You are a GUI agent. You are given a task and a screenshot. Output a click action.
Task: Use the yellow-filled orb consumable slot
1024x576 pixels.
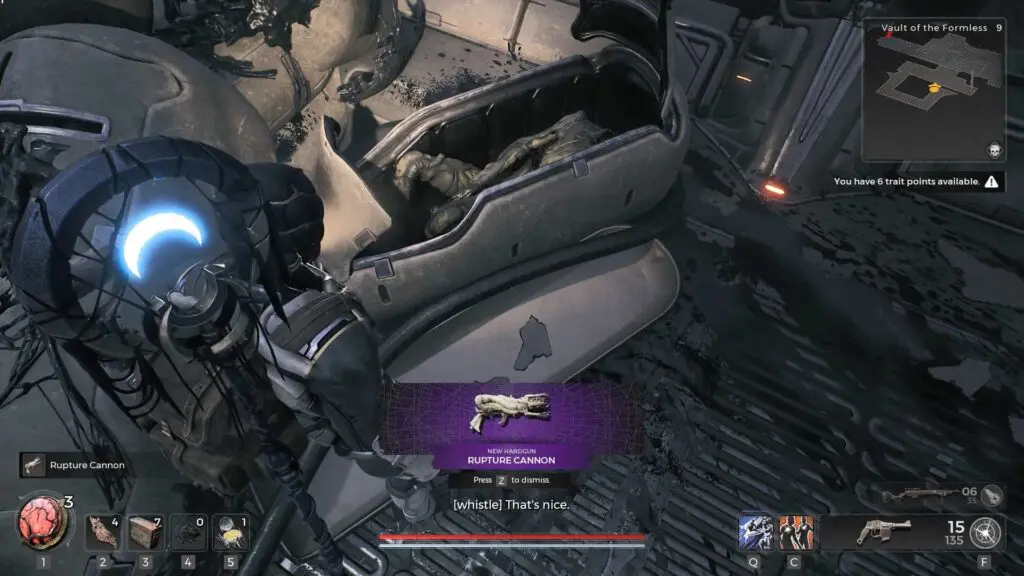[230, 532]
